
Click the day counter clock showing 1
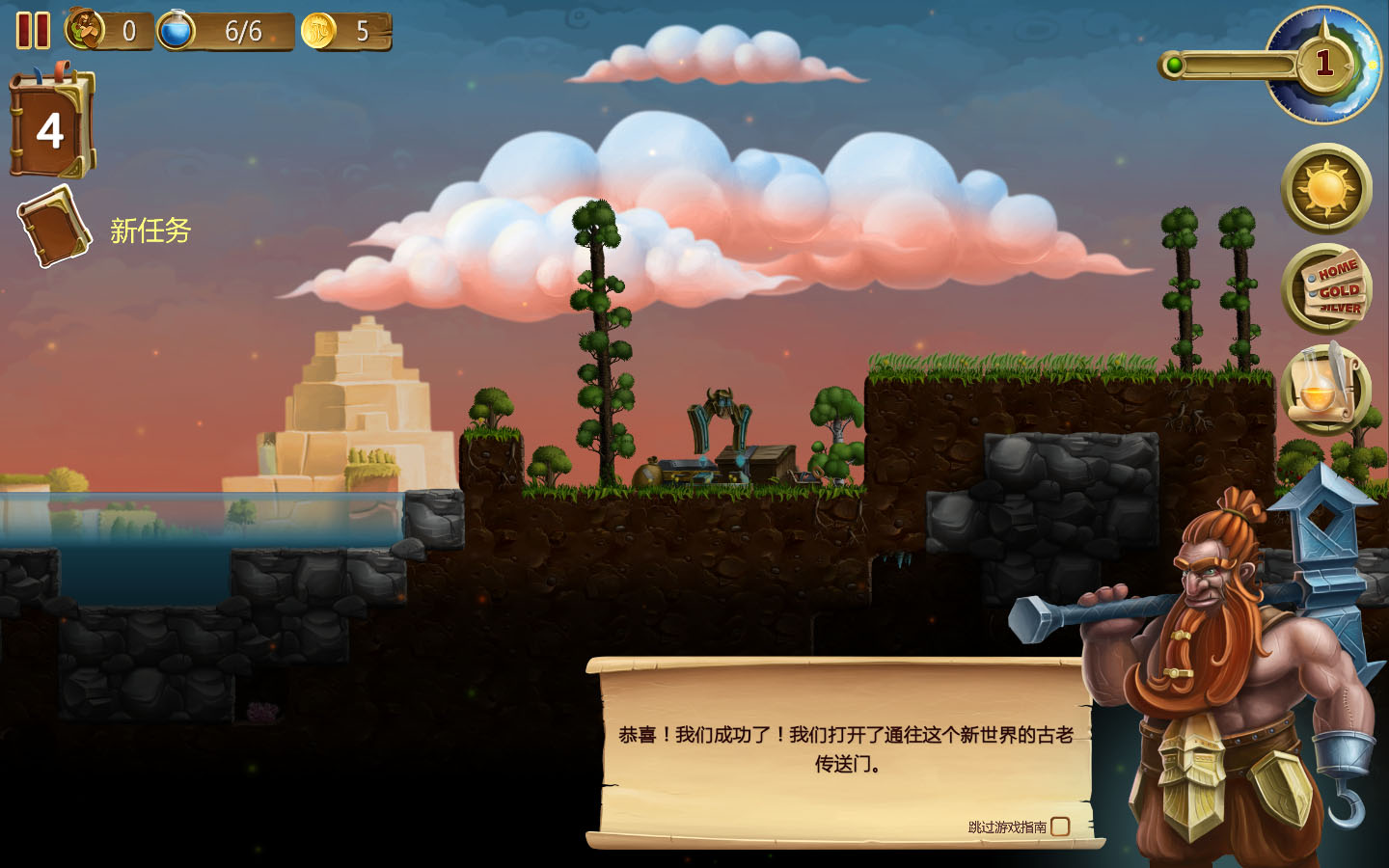click(x=1325, y=61)
